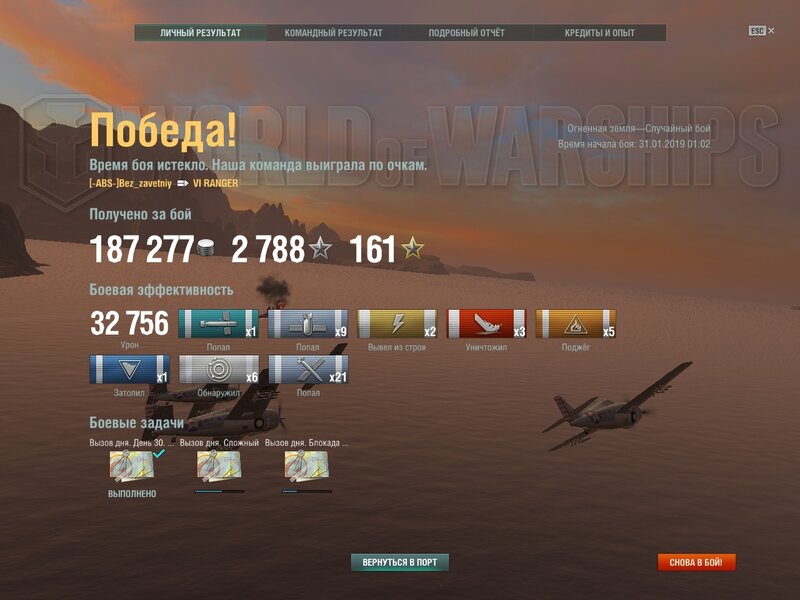This screenshot has height=600, width=800.
Task: Switch to the Личный результат tab
Action: point(200,33)
